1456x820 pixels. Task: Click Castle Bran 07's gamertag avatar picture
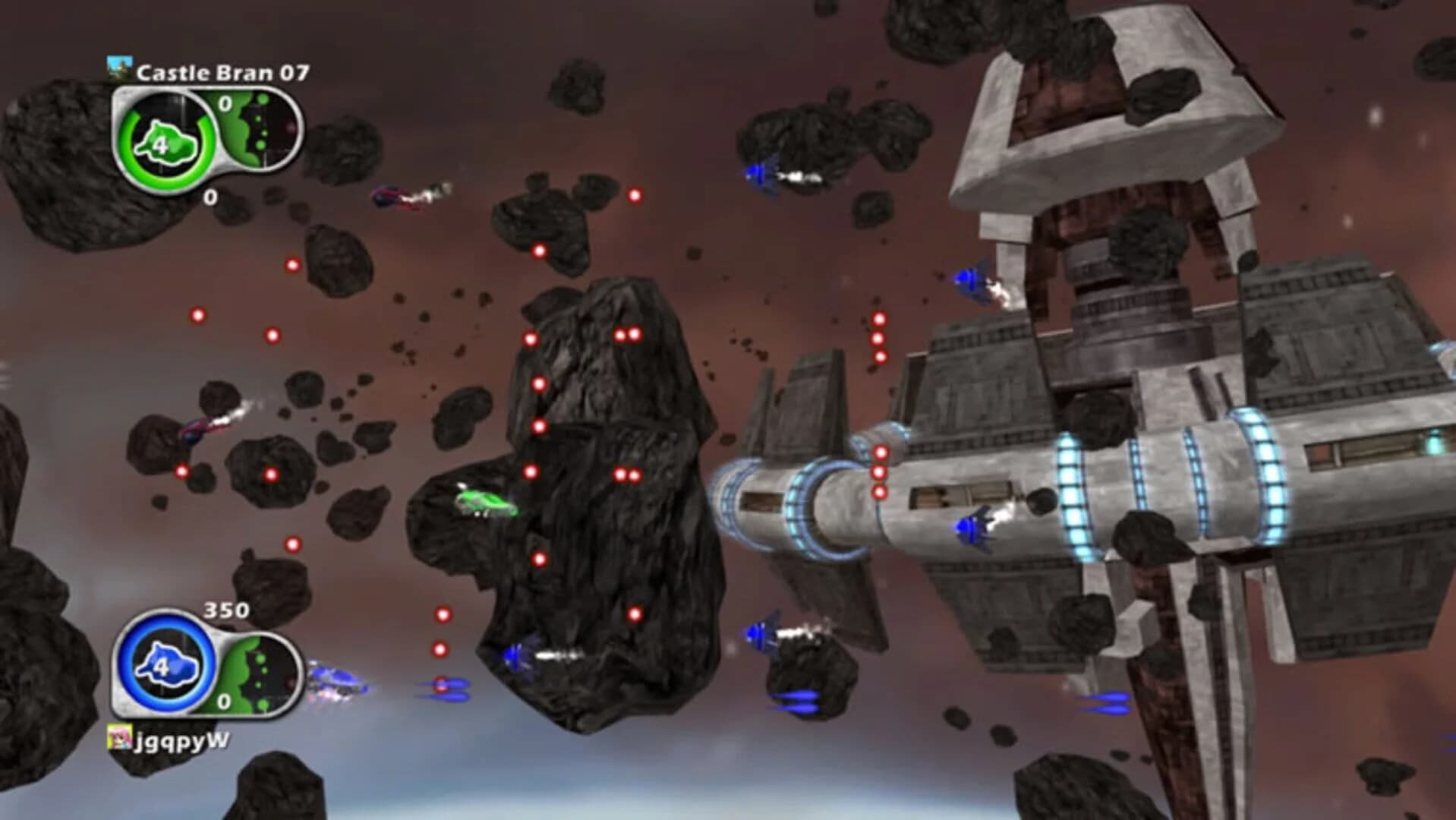point(119,69)
